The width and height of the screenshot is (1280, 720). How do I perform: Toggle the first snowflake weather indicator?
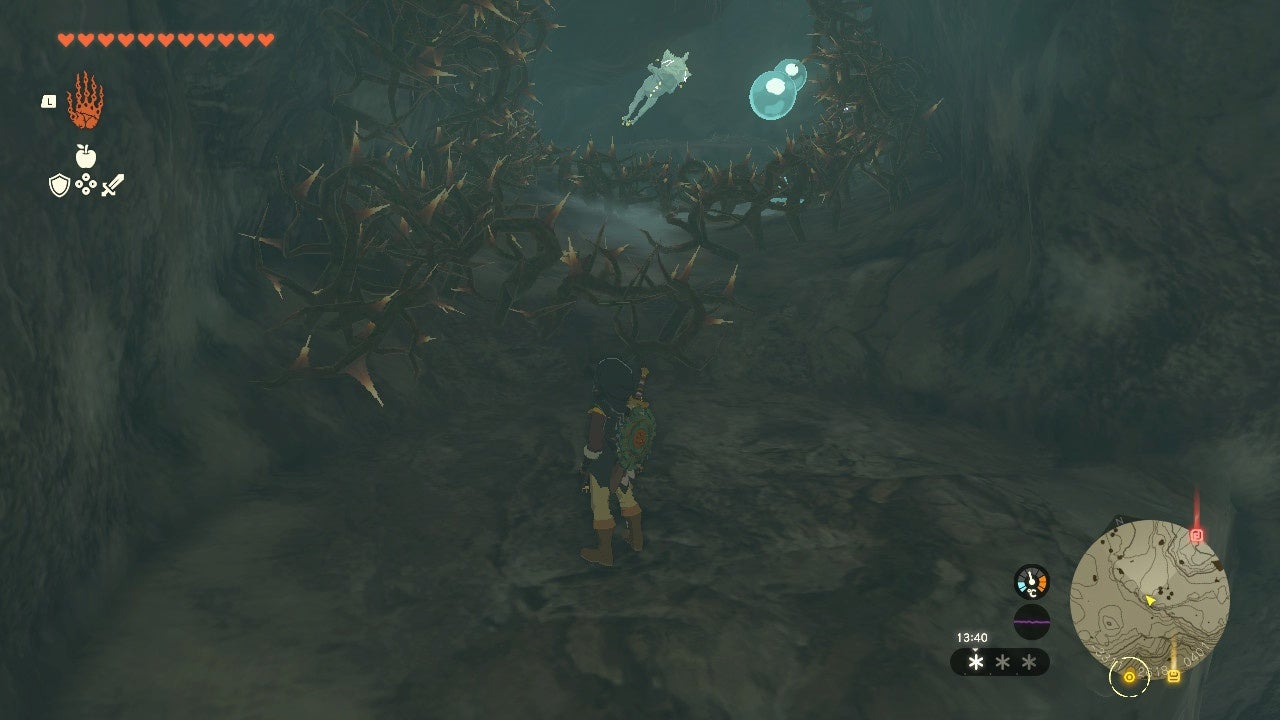coord(975,662)
